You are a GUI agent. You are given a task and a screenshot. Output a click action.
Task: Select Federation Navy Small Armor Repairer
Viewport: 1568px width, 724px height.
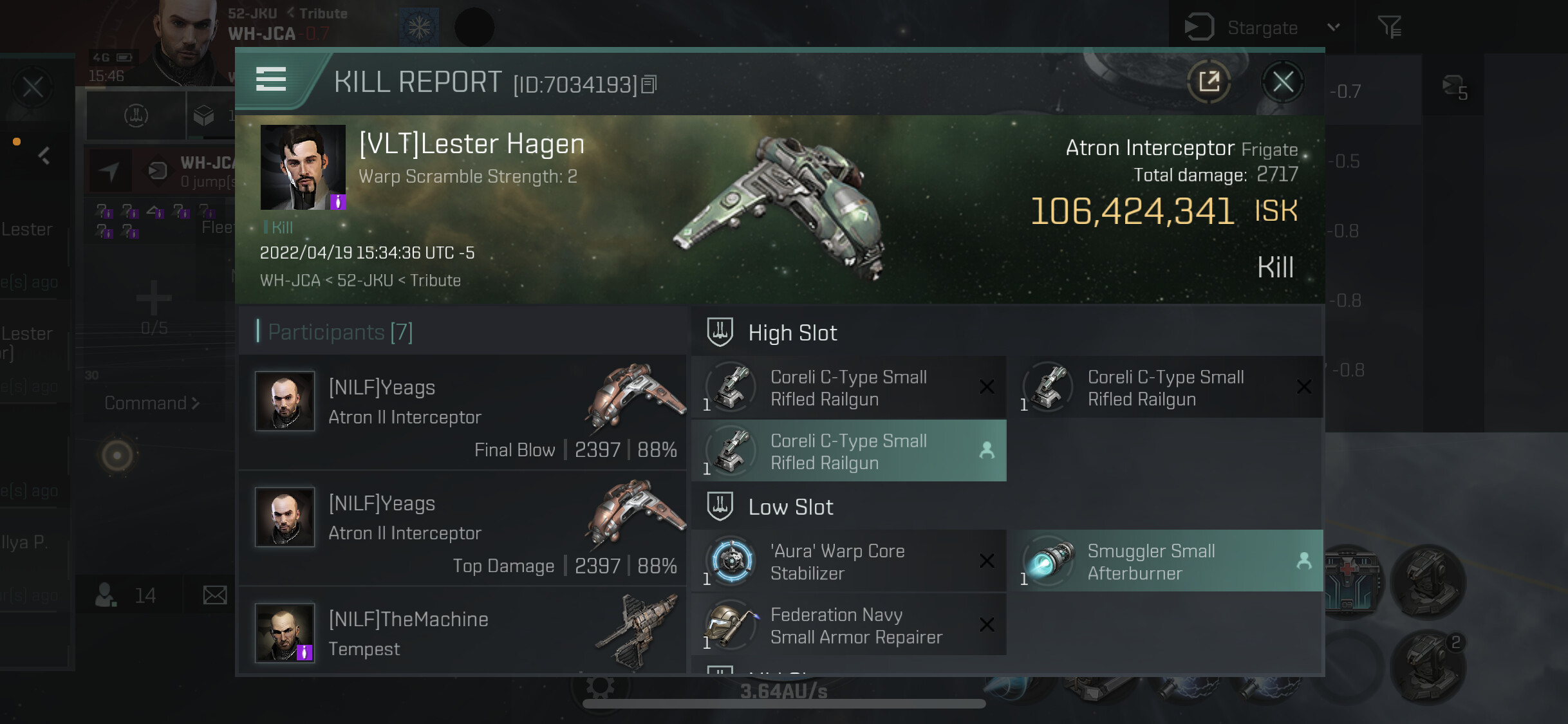pyautogui.click(x=848, y=625)
